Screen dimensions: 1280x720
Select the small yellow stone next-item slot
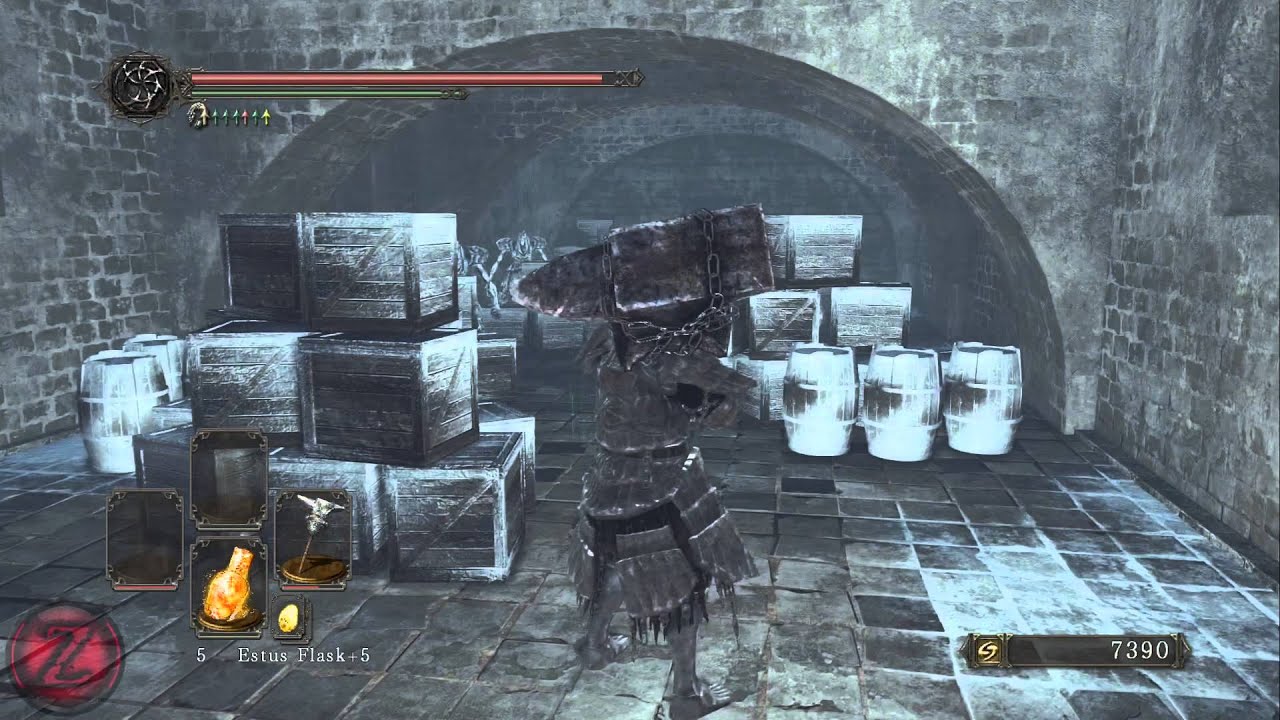tap(290, 620)
